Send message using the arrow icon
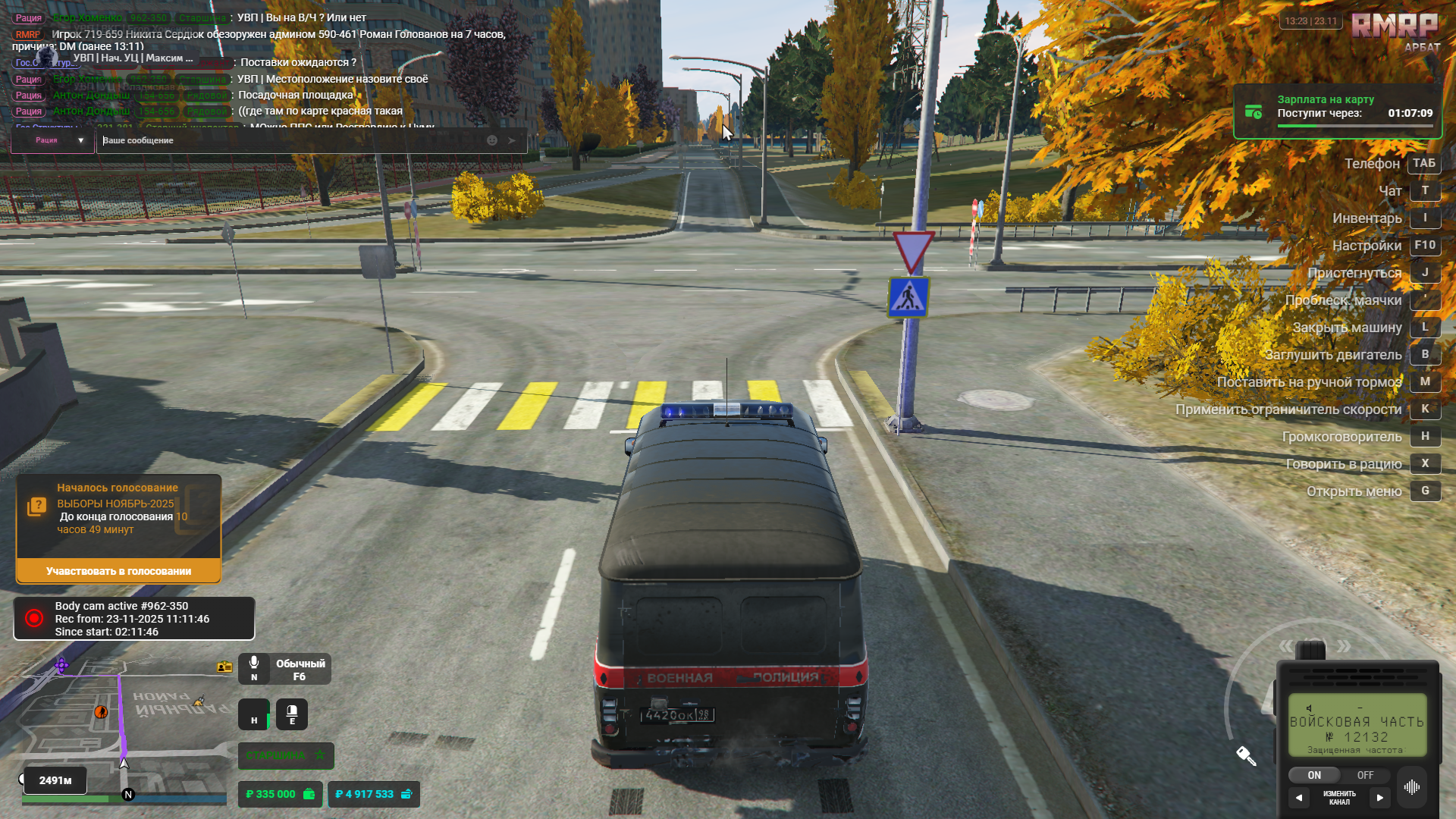The width and height of the screenshot is (1456, 819). (x=513, y=140)
